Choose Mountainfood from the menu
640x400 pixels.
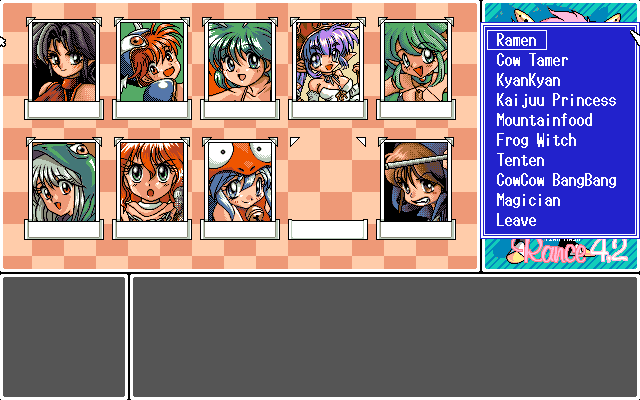click(x=544, y=121)
